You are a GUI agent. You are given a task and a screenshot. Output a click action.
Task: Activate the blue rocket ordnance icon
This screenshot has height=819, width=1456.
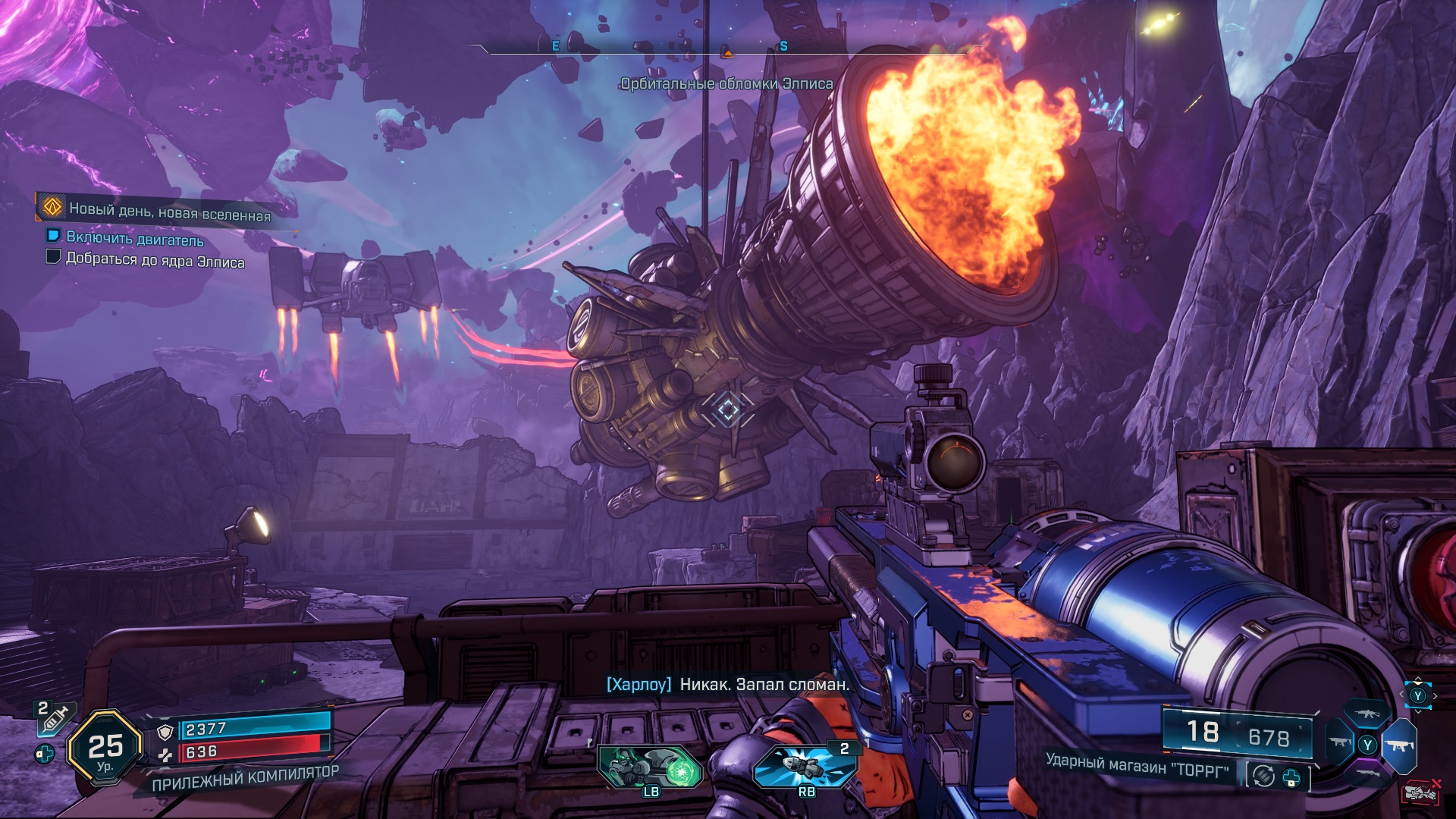(805, 765)
